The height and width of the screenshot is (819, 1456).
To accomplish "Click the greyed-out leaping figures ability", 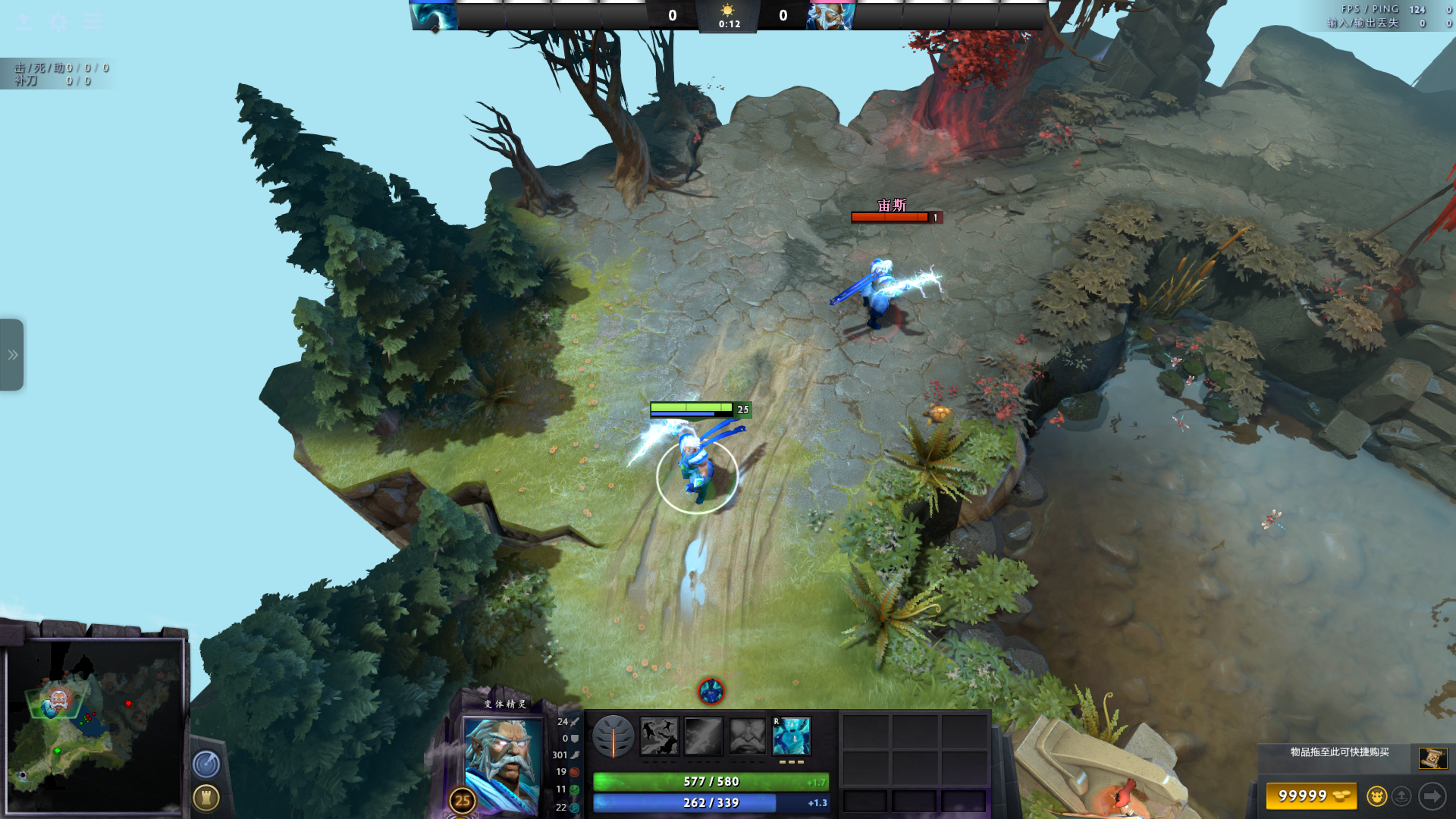I will [x=659, y=736].
